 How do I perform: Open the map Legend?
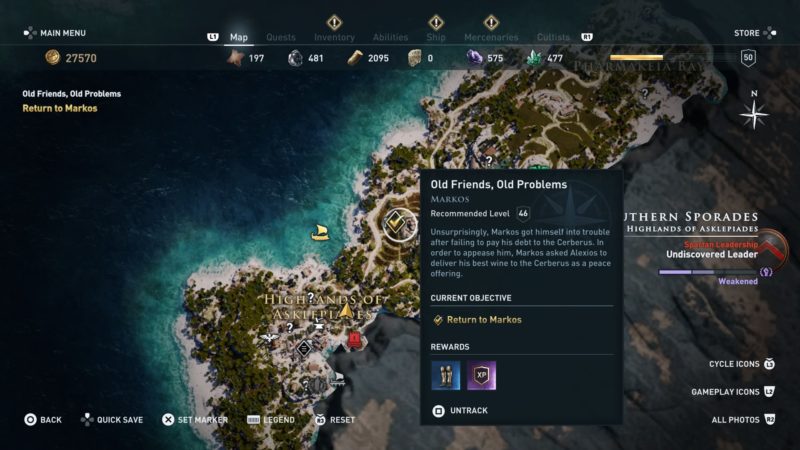click(278, 420)
